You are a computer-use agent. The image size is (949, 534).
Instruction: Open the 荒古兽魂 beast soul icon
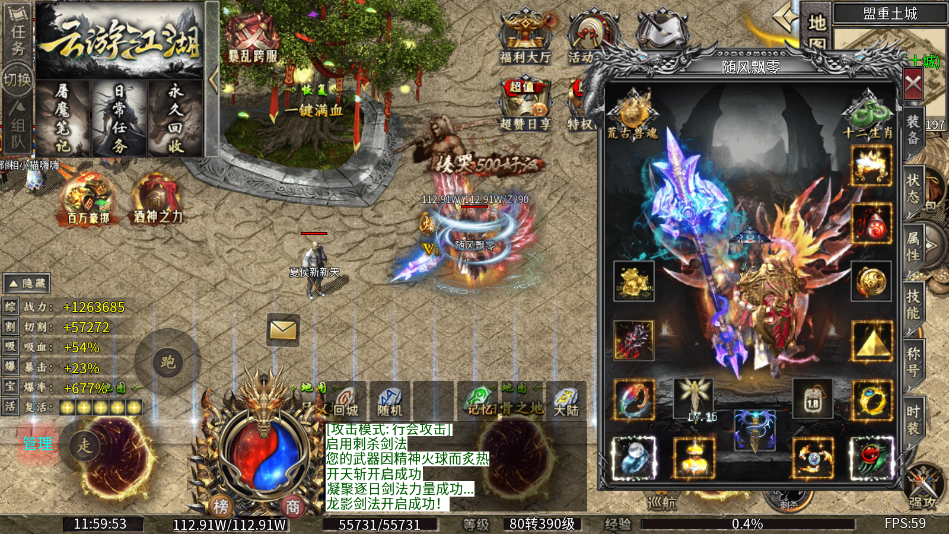(x=635, y=110)
